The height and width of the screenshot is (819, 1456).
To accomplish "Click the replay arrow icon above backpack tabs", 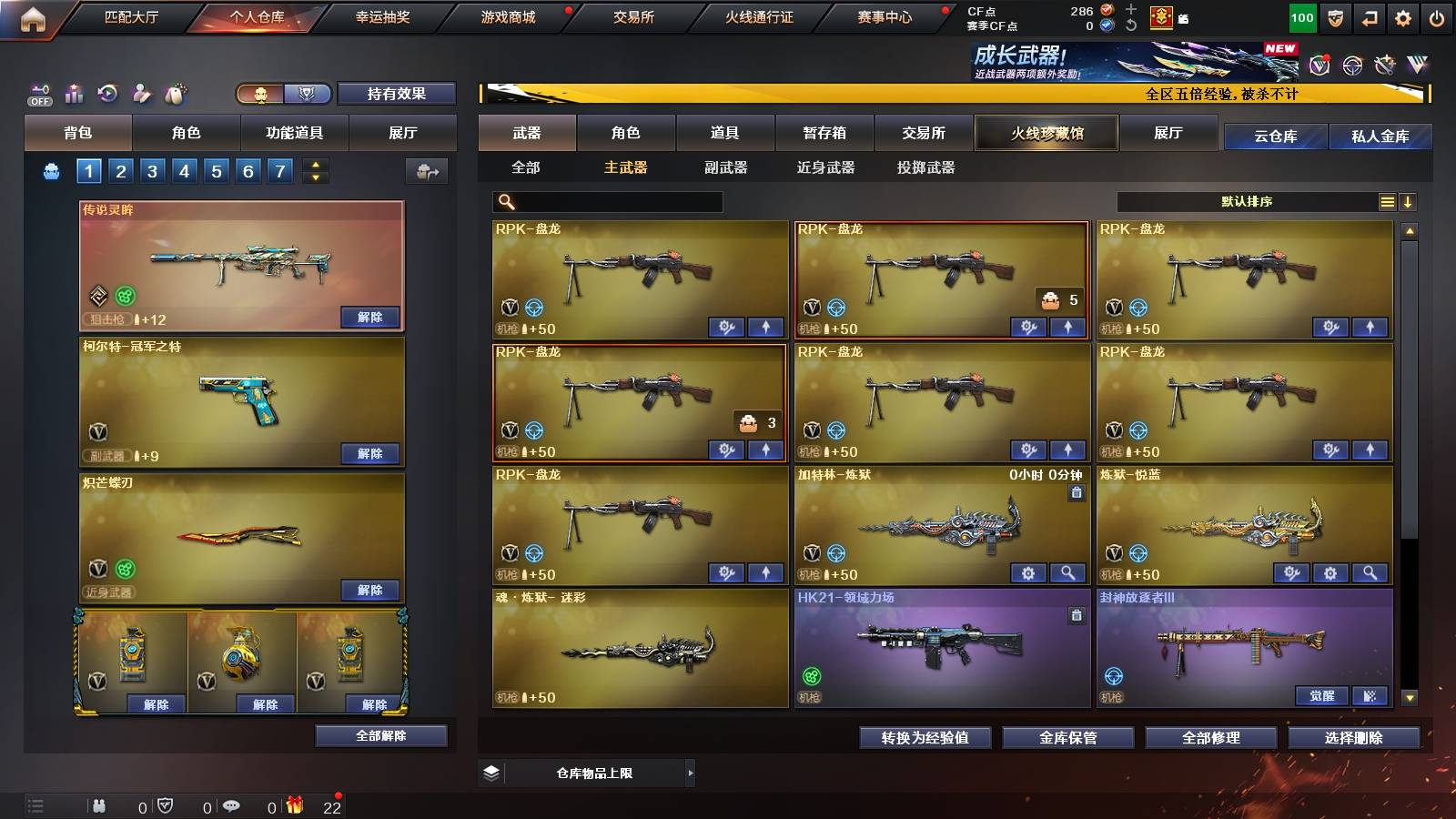I will [107, 93].
